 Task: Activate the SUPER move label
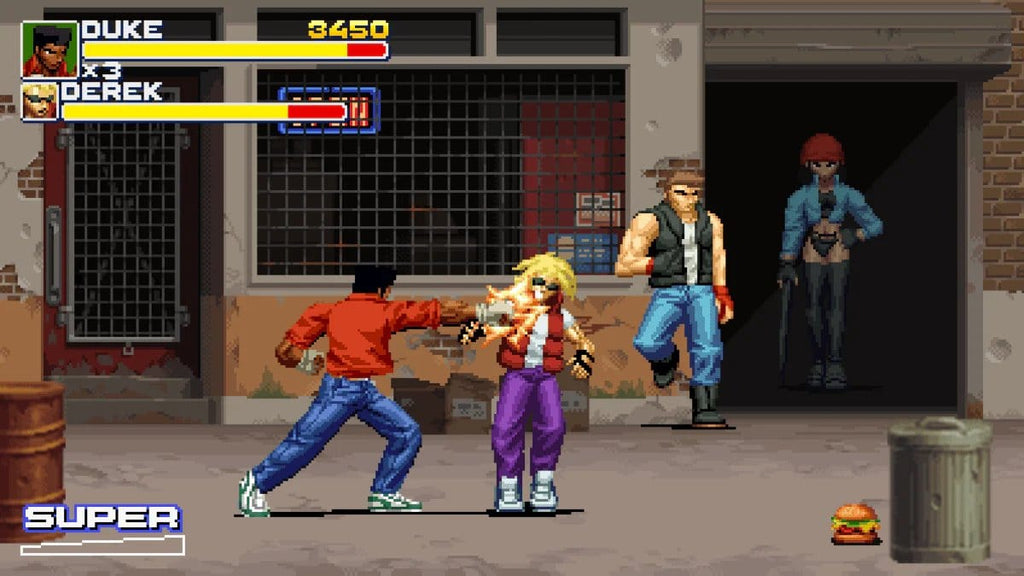[x=102, y=518]
